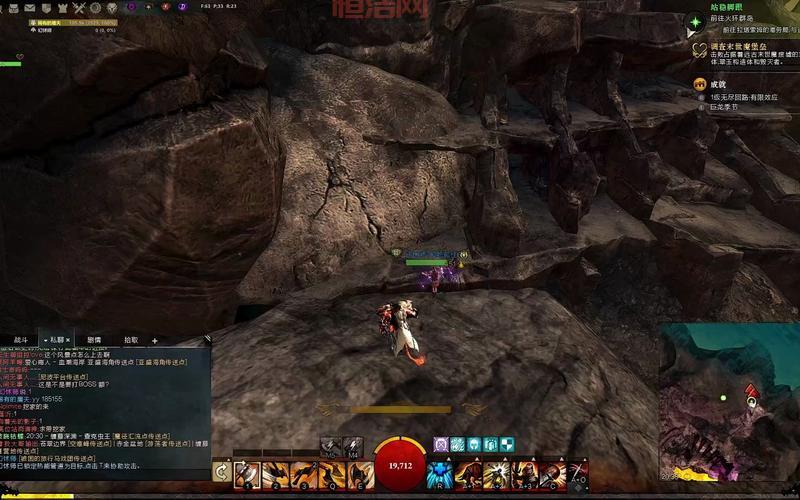Activate the first axe weapon skill

(x=247, y=474)
